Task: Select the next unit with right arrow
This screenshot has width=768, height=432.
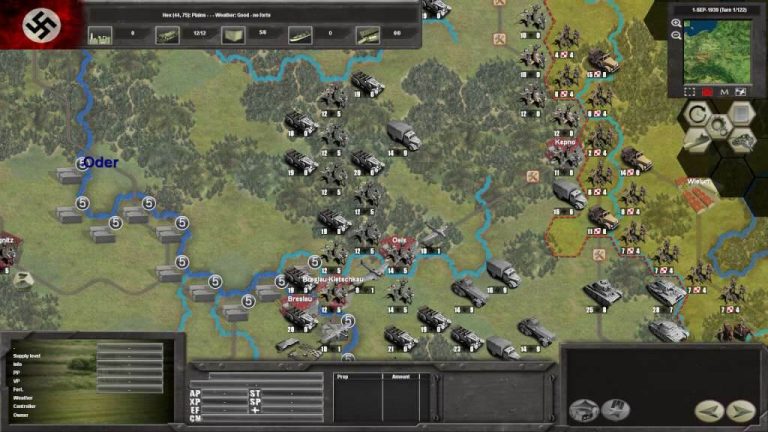Action: (741, 410)
